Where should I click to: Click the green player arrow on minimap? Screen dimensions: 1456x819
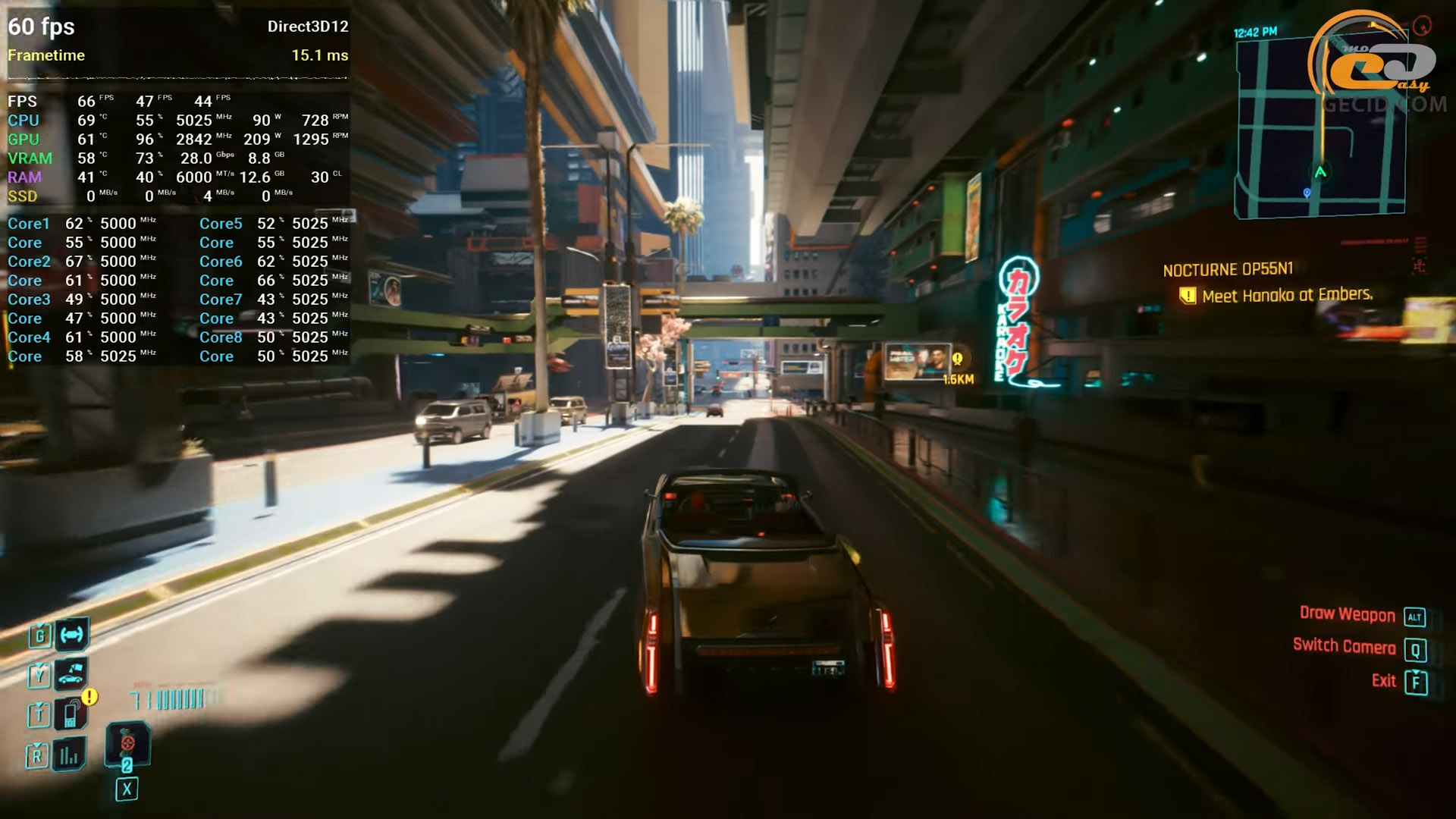click(1320, 172)
